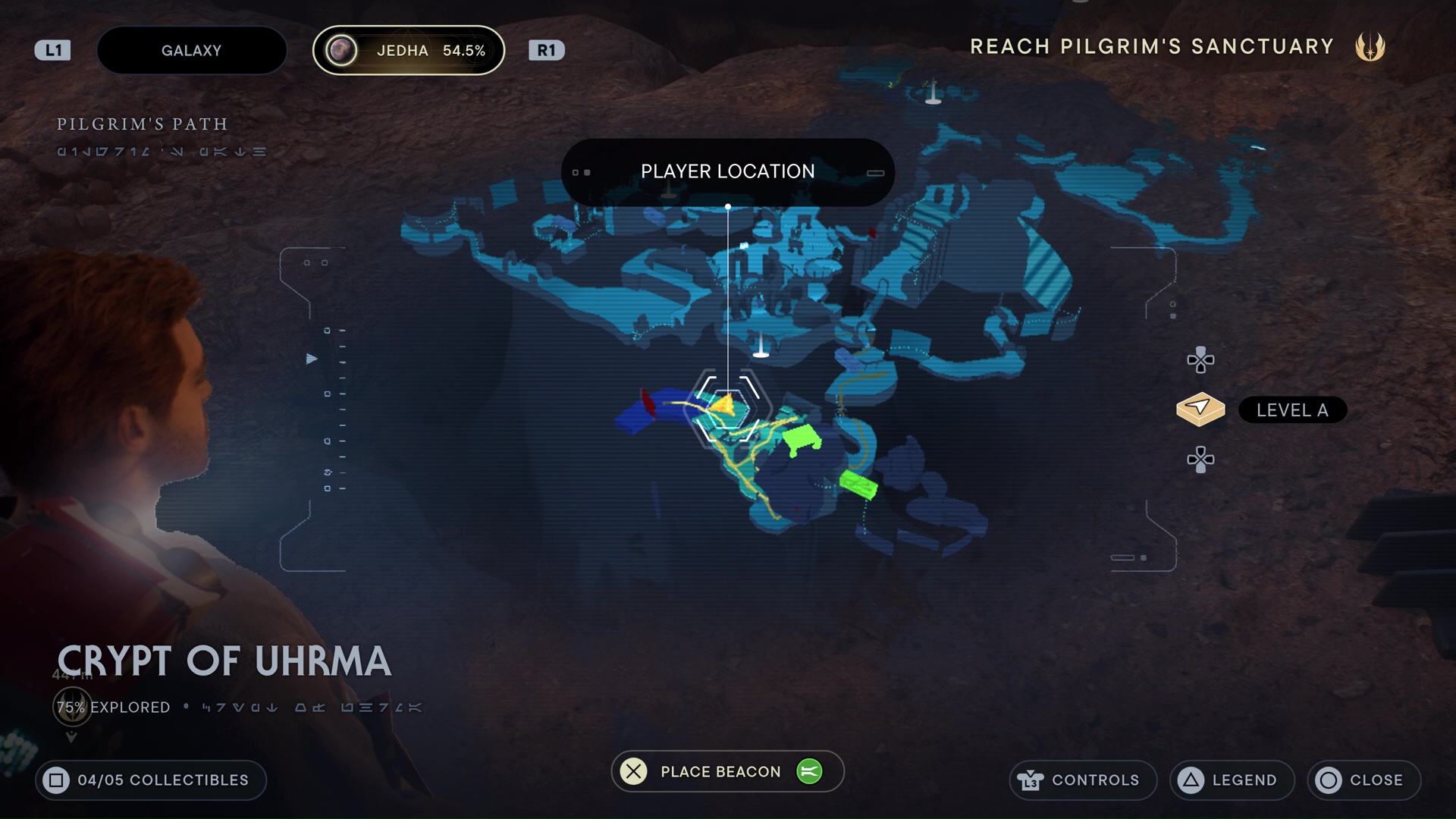Open the map Legend
This screenshot has height=819, width=1456.
1232,780
